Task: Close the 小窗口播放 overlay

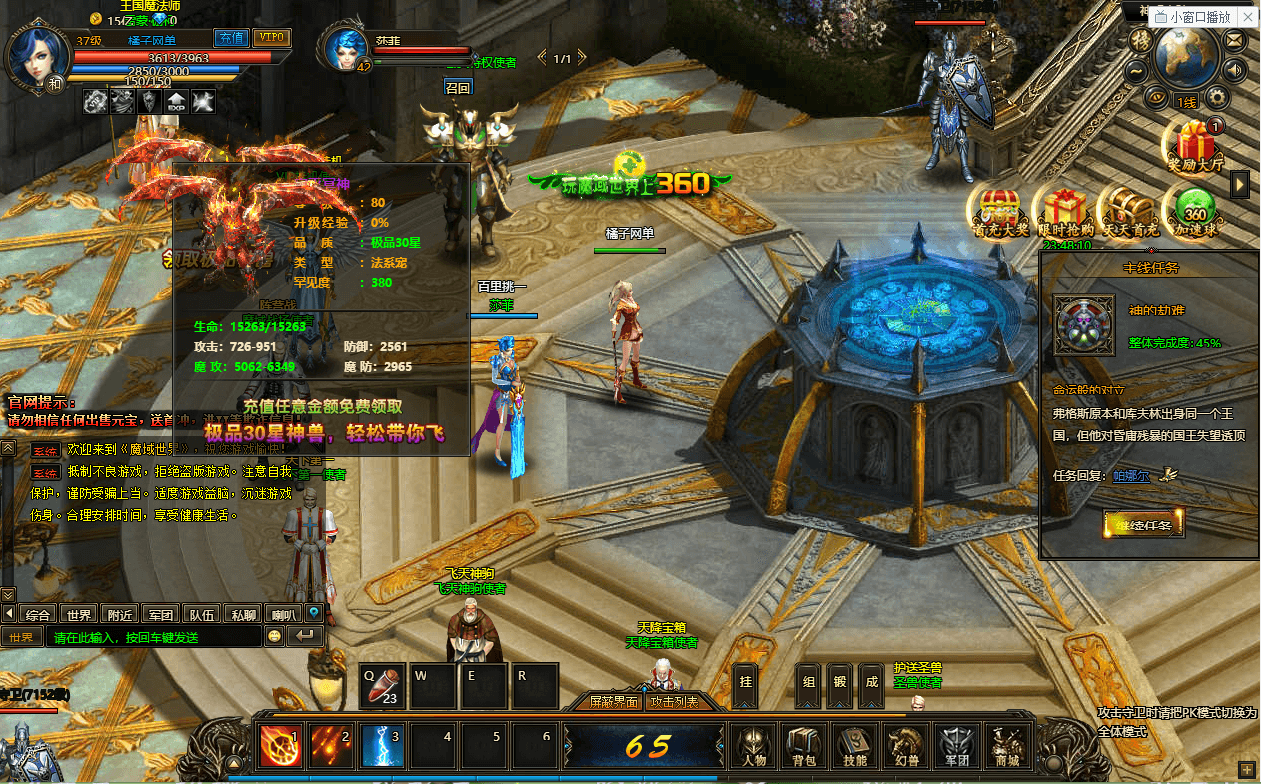Action: pos(1248,18)
